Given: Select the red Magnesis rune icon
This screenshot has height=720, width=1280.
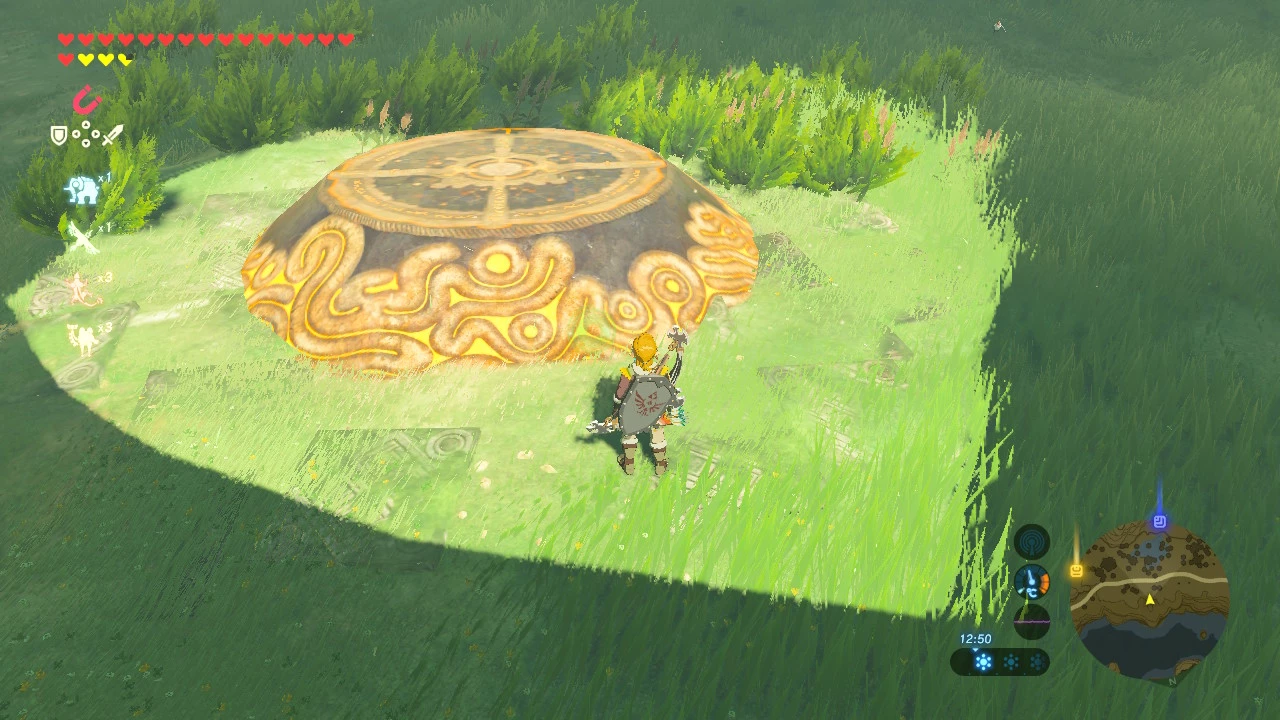Looking at the screenshot, I should 87,100.
